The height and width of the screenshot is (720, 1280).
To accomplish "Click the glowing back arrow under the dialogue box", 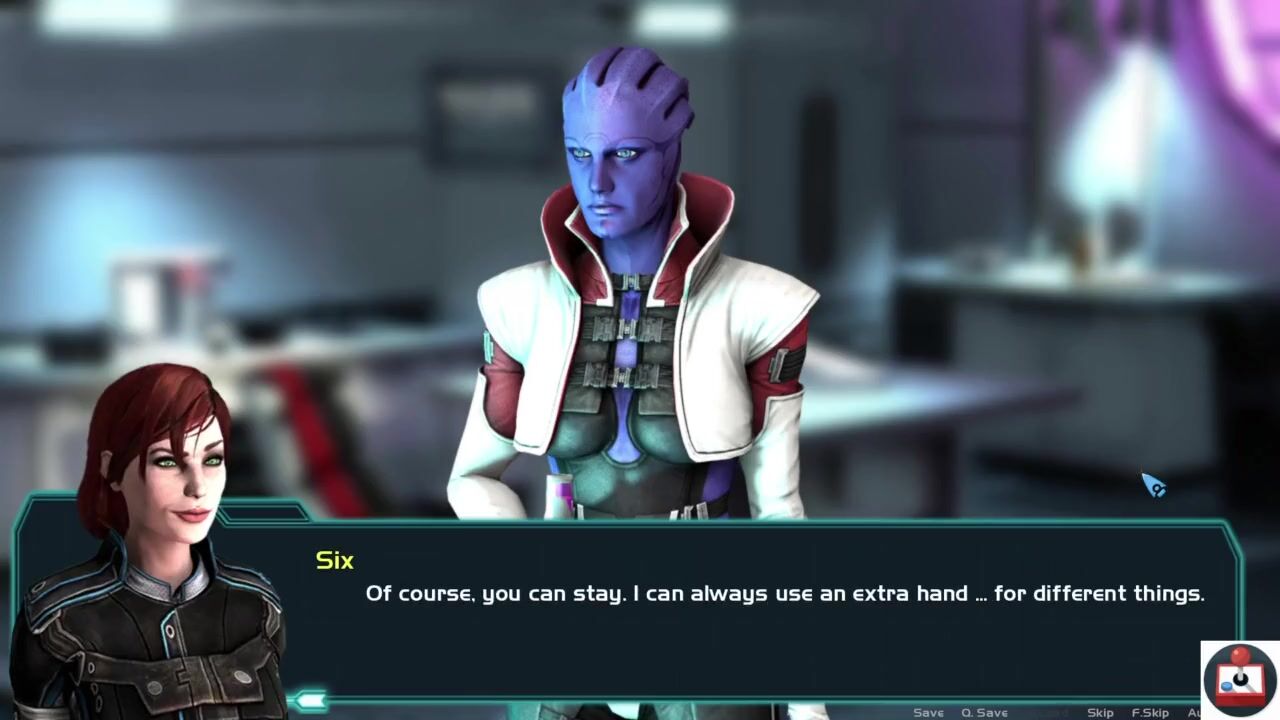I will (309, 699).
